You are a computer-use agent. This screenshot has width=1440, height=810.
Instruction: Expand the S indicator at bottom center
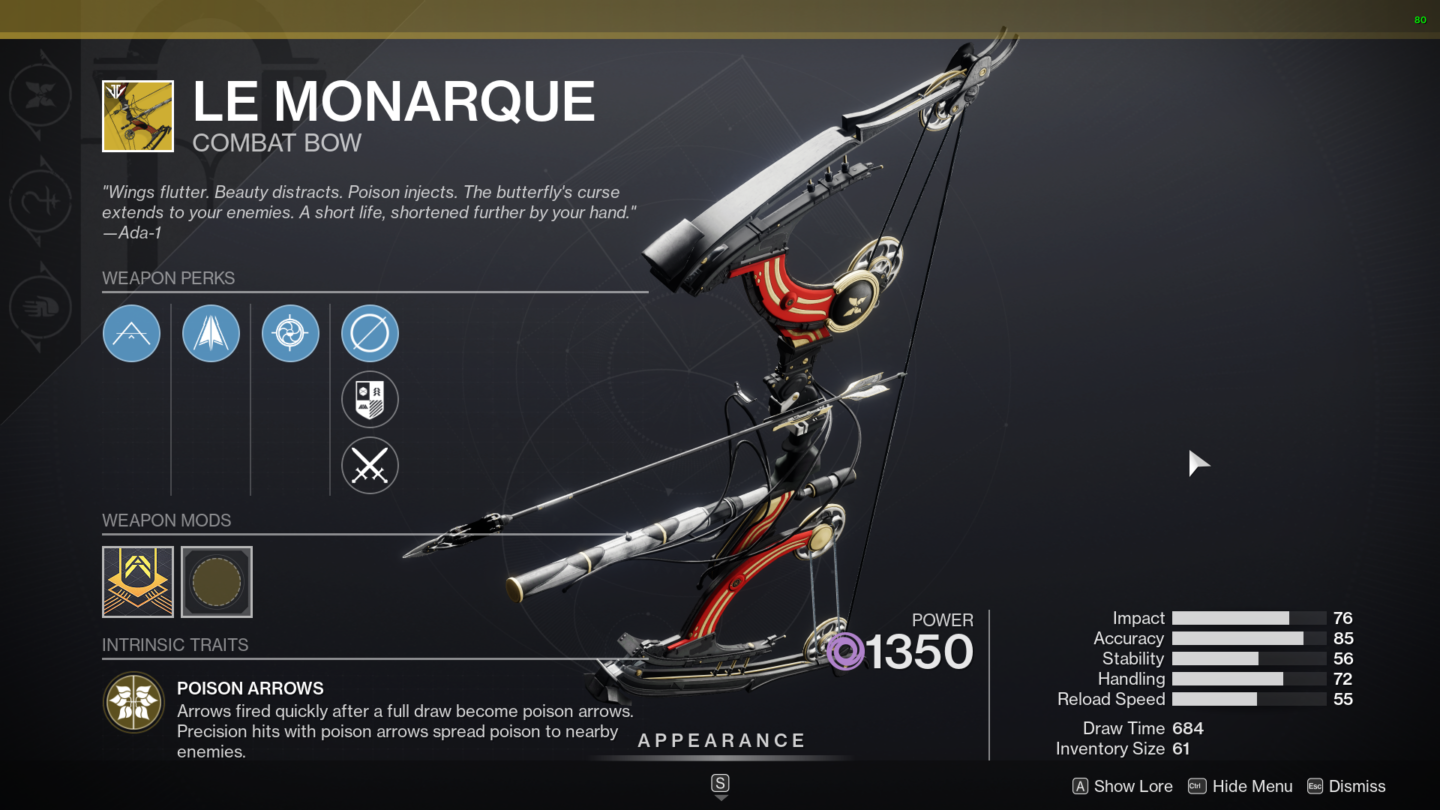(720, 784)
